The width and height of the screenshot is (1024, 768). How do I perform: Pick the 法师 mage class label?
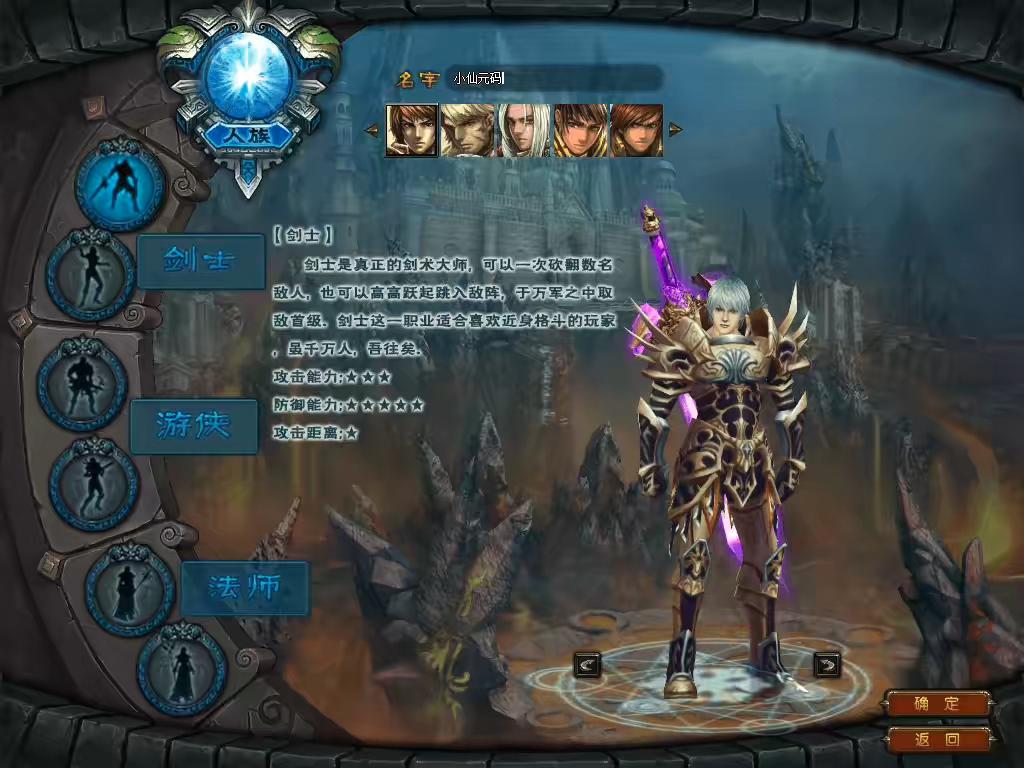(x=244, y=588)
